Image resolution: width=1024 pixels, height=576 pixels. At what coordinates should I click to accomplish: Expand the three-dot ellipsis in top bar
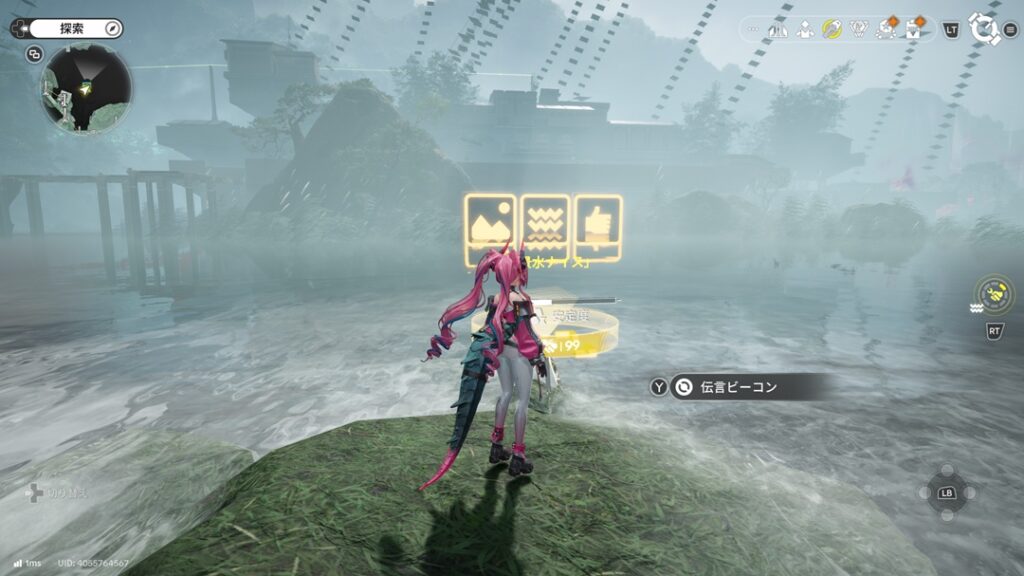(754, 30)
